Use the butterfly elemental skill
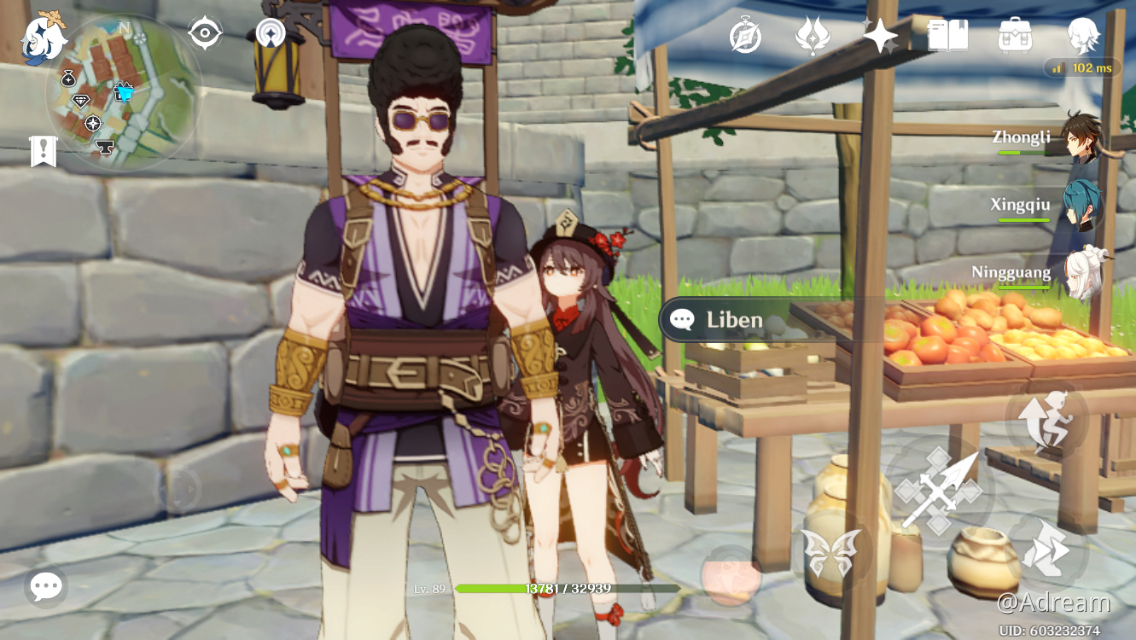Screen dimensions: 1136x640 tap(831, 553)
